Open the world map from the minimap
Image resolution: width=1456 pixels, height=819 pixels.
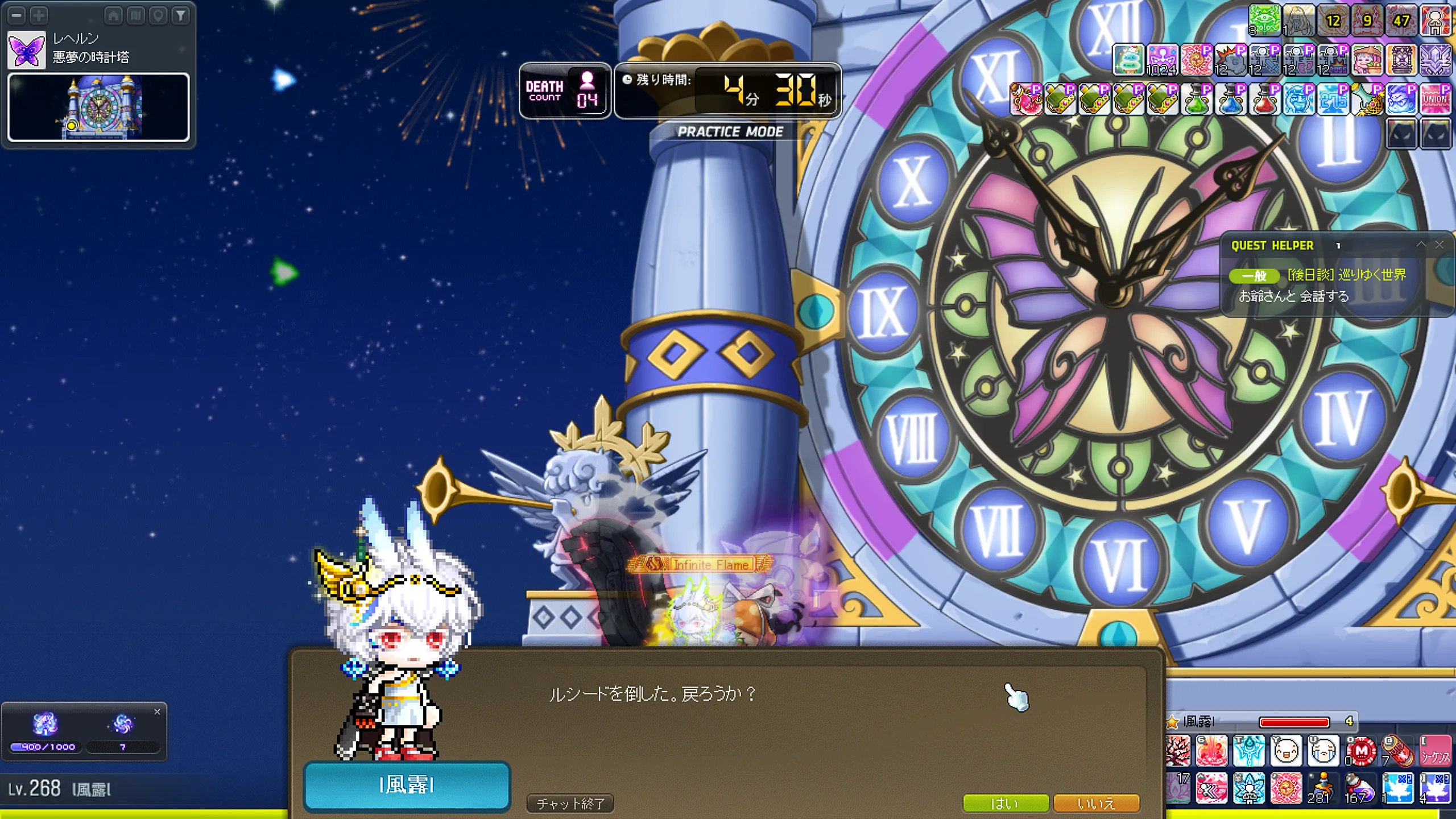(136, 15)
